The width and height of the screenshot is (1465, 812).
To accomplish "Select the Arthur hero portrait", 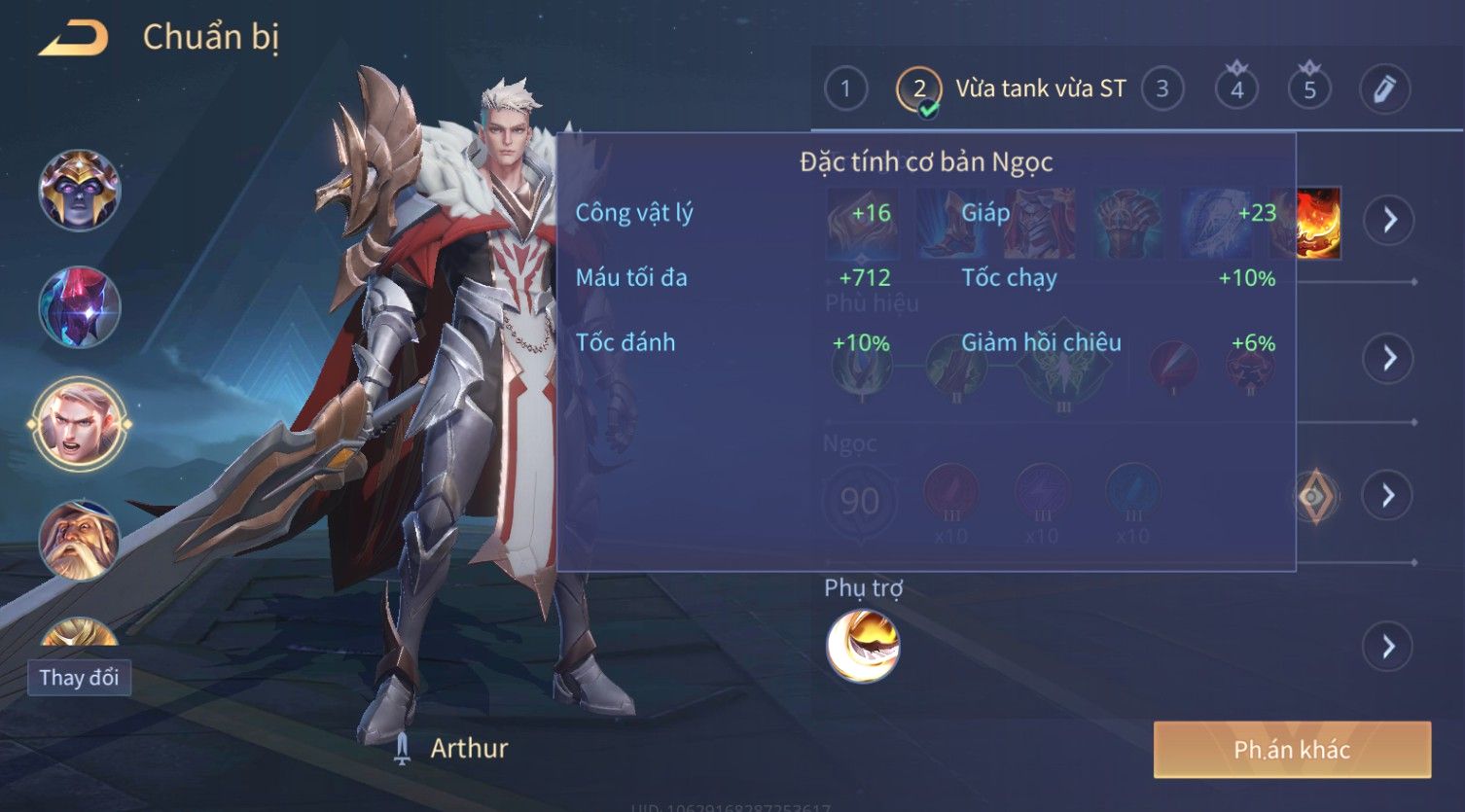I will [x=79, y=424].
